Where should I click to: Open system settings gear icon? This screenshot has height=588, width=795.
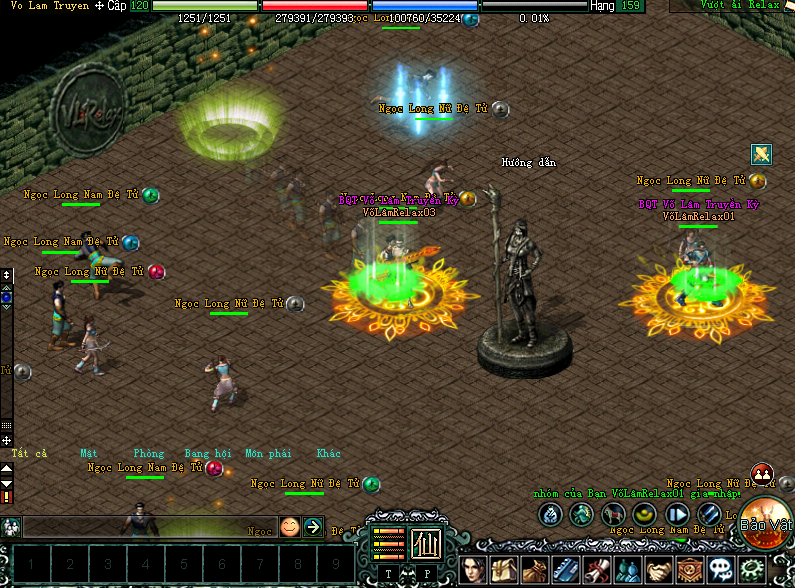(751, 570)
